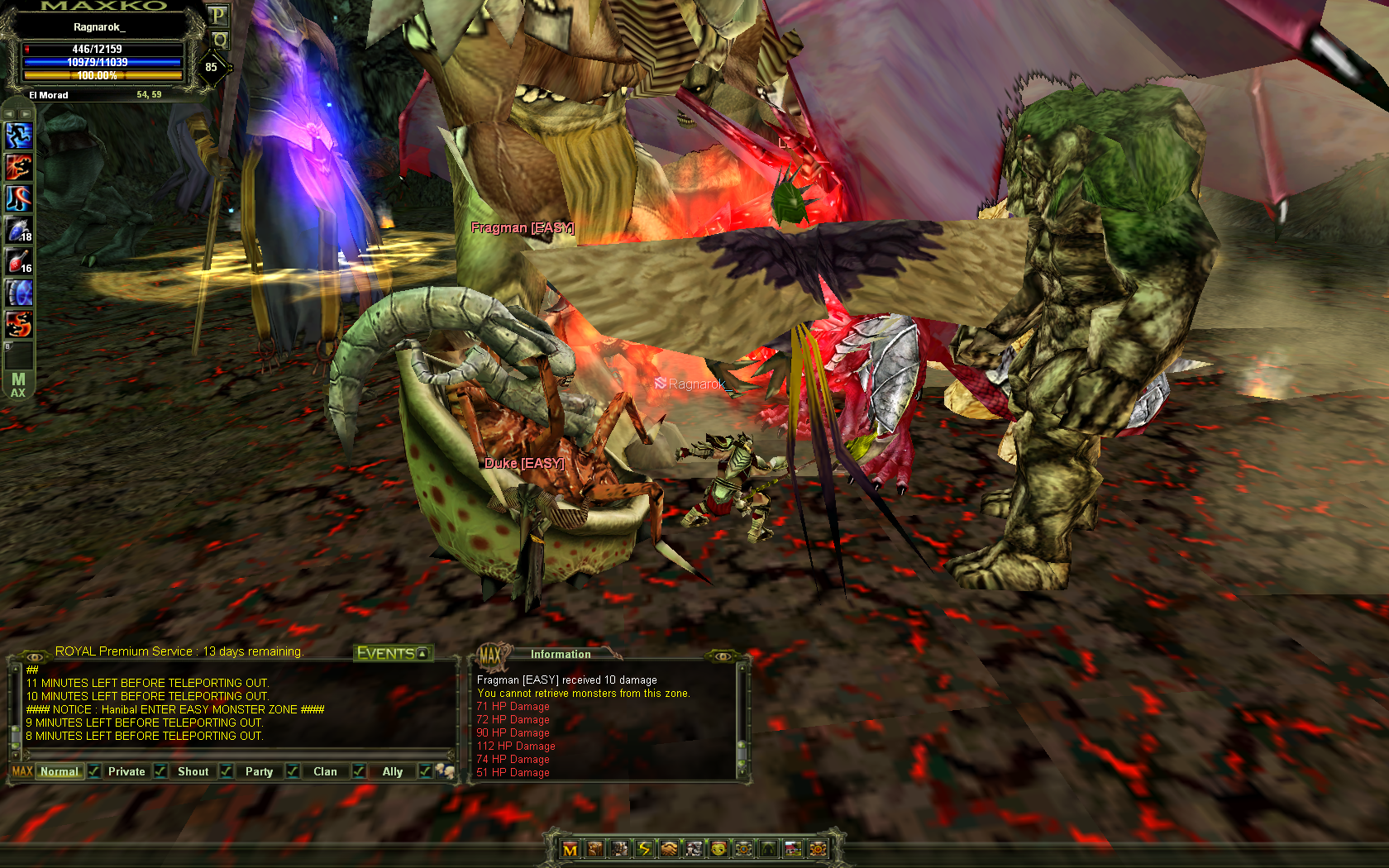The image size is (1389, 868).
Task: Switch to Clan chat
Action: pos(325,771)
